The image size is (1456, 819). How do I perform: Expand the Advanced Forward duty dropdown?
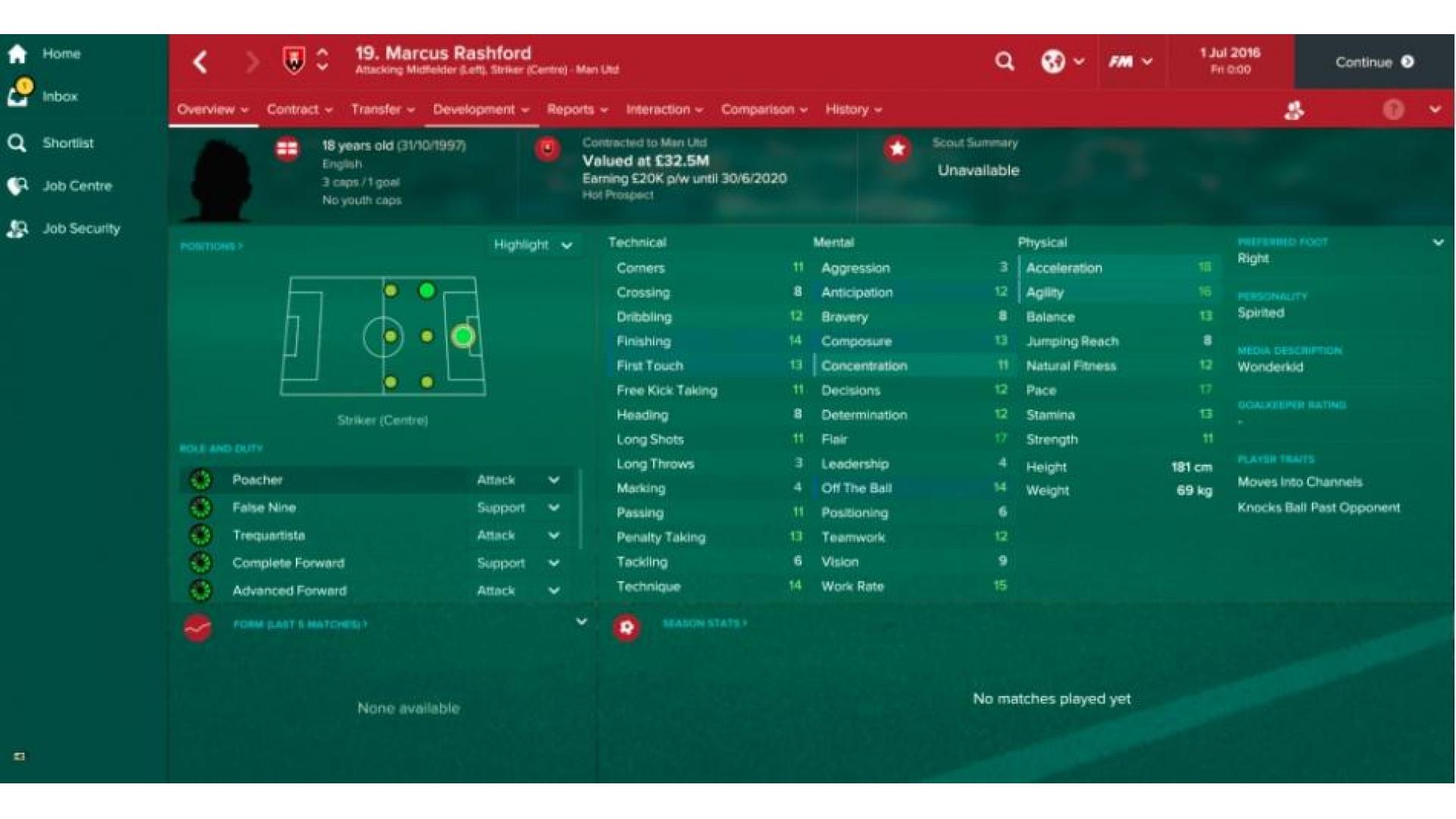click(554, 590)
